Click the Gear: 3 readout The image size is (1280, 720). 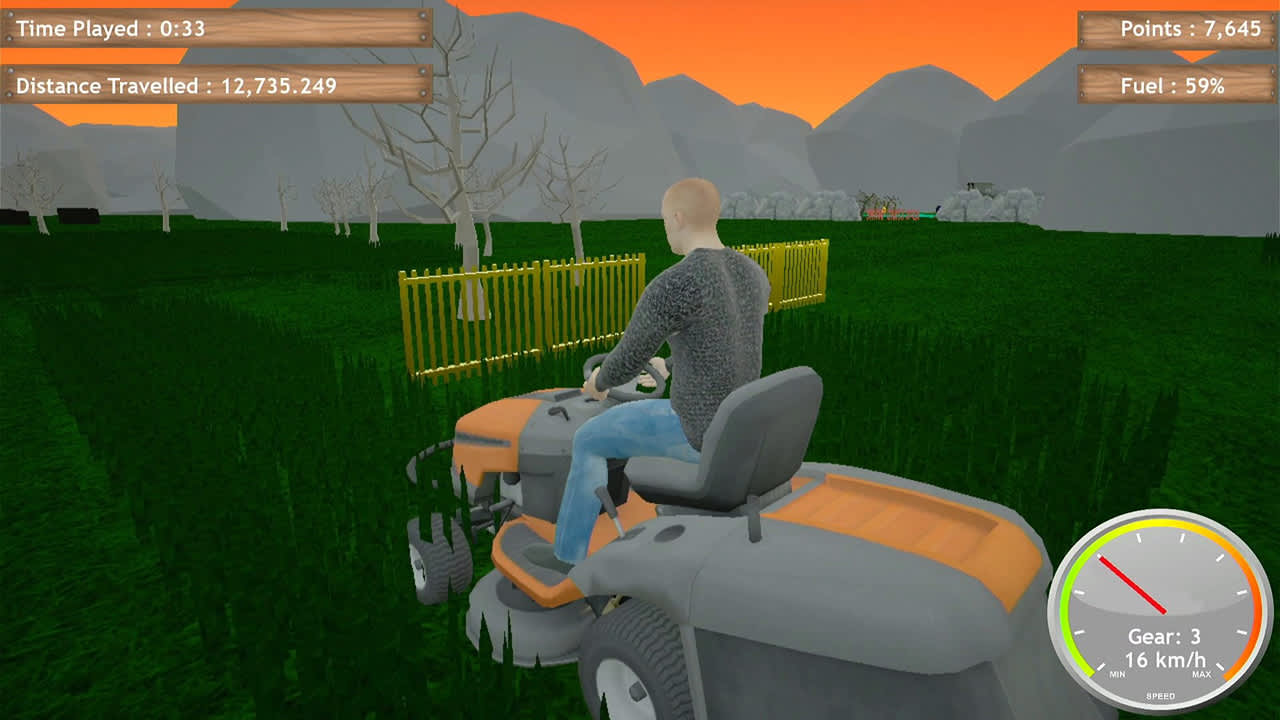click(x=1167, y=635)
